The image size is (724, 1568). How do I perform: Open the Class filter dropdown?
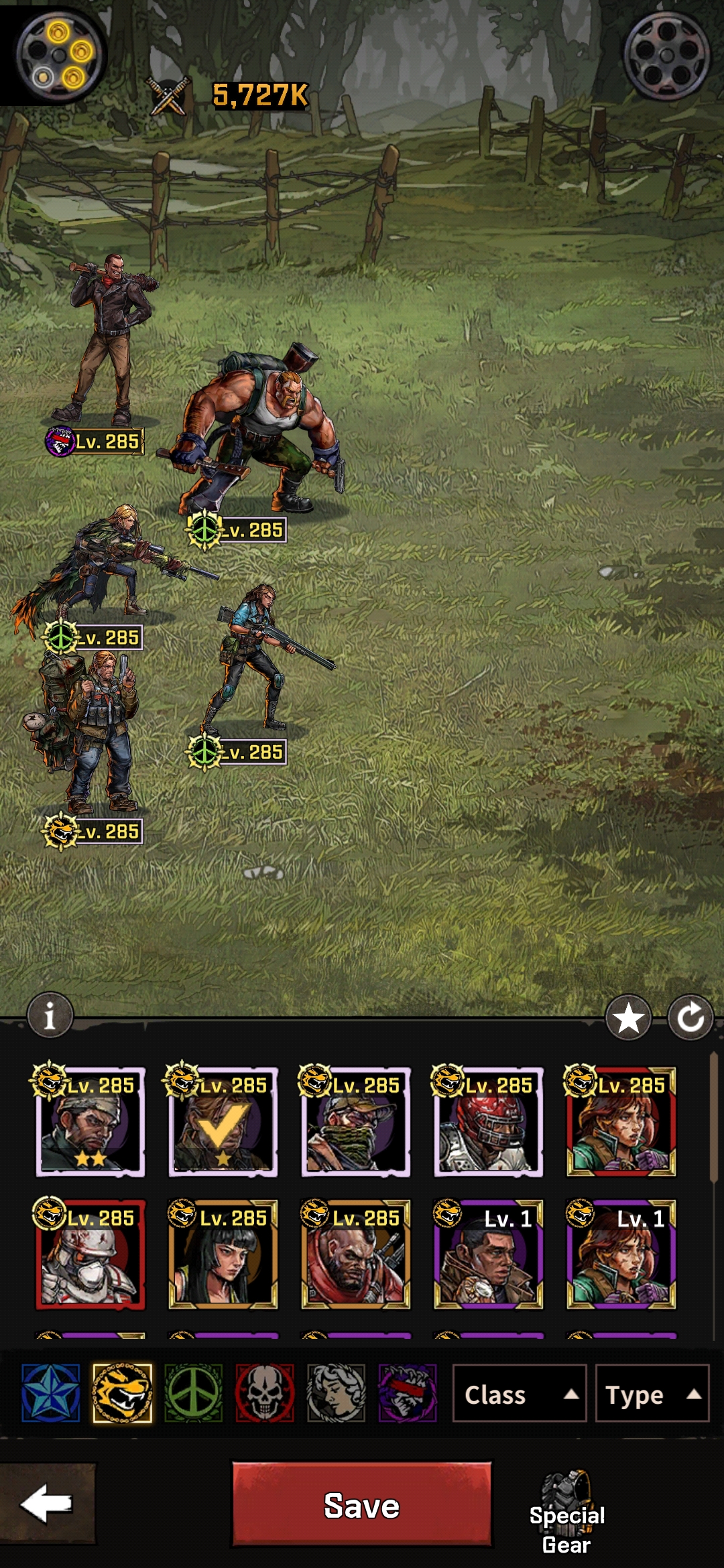coord(520,1394)
